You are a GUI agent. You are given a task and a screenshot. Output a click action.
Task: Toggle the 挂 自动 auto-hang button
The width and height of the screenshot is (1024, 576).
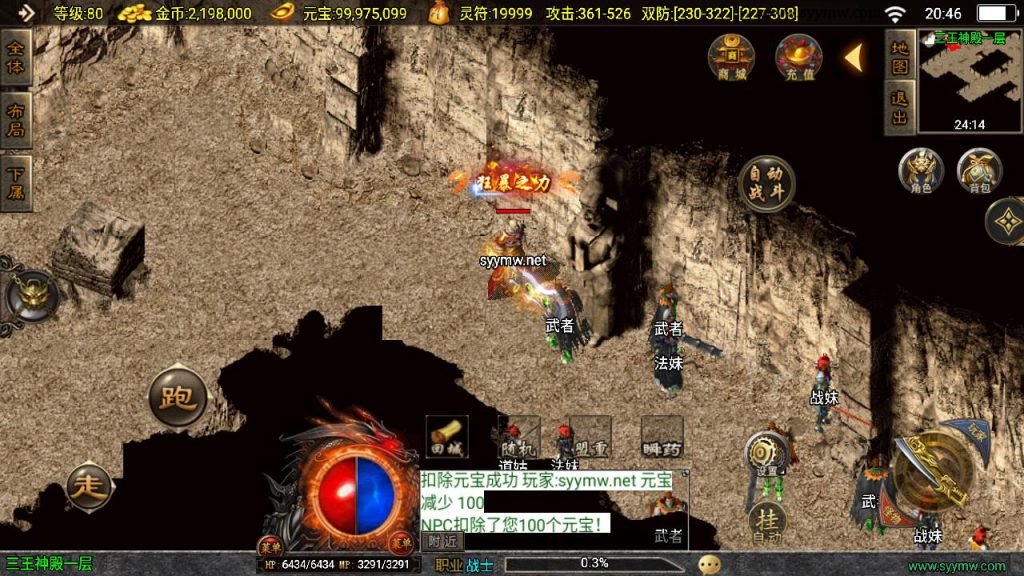767,522
